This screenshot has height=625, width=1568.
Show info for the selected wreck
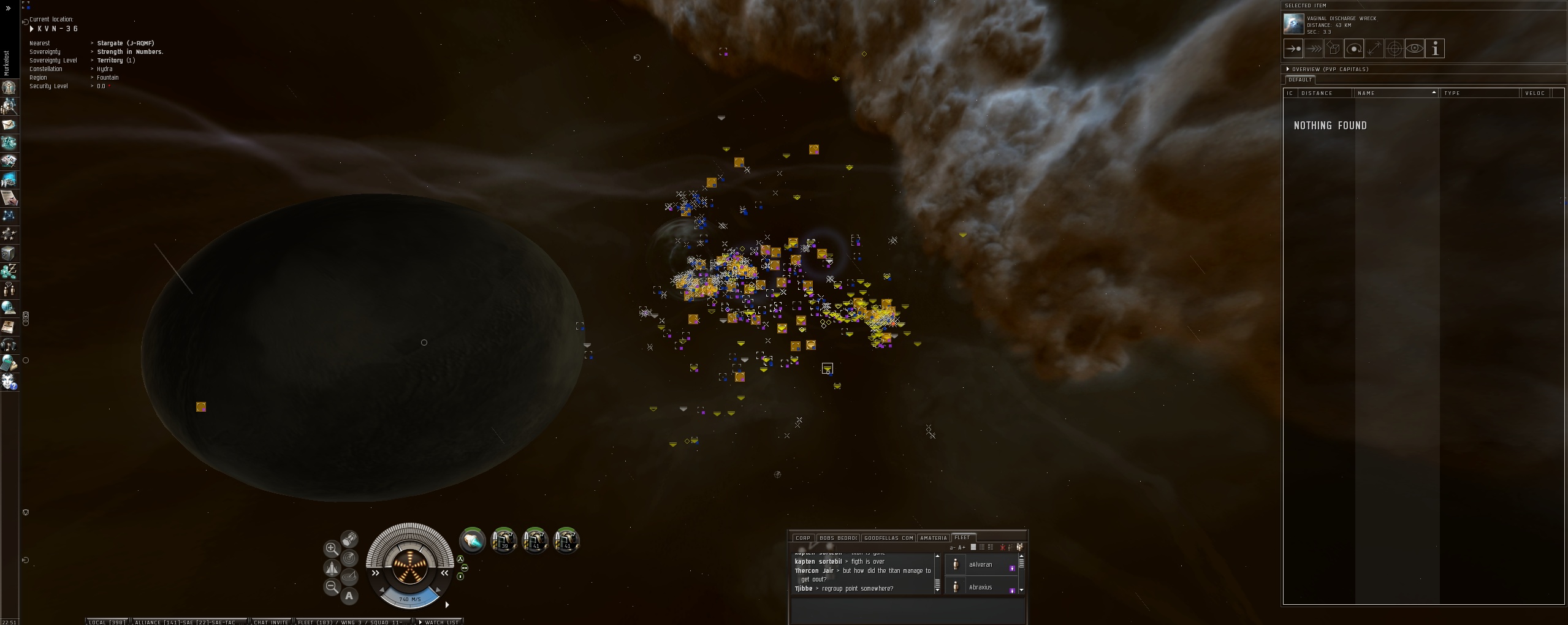point(1435,49)
